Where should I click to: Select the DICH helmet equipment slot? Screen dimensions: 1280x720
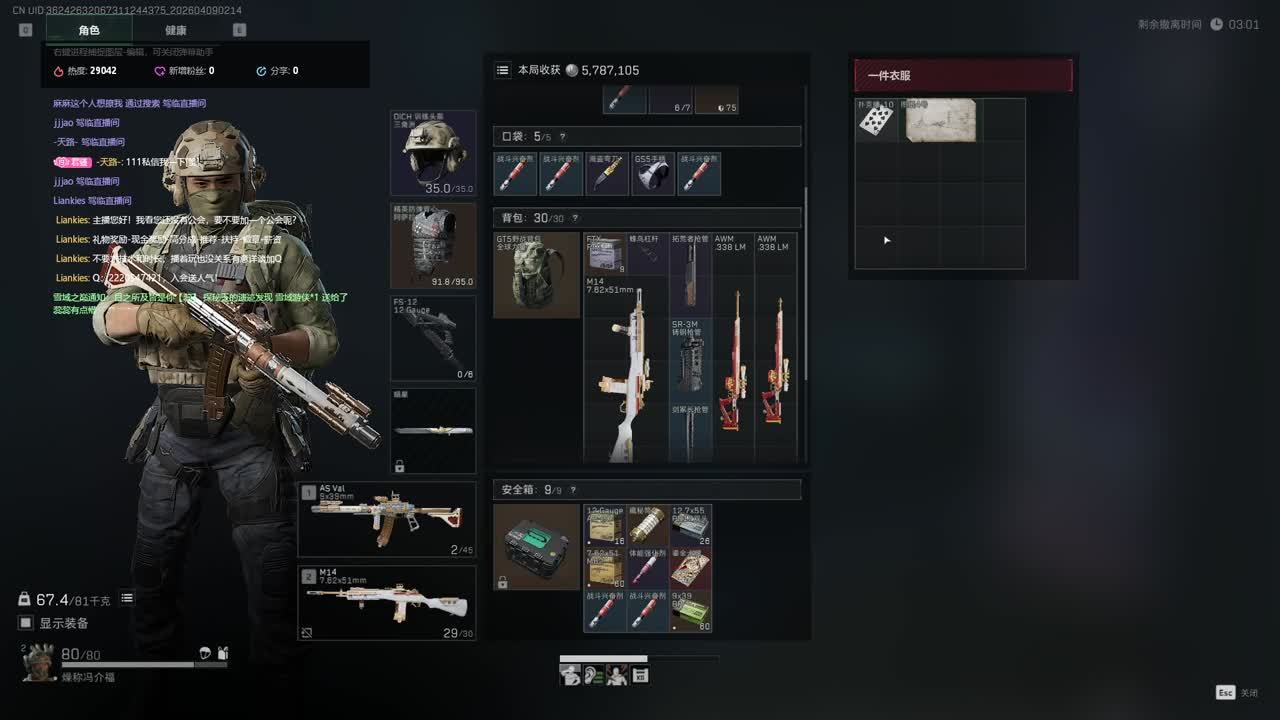433,153
